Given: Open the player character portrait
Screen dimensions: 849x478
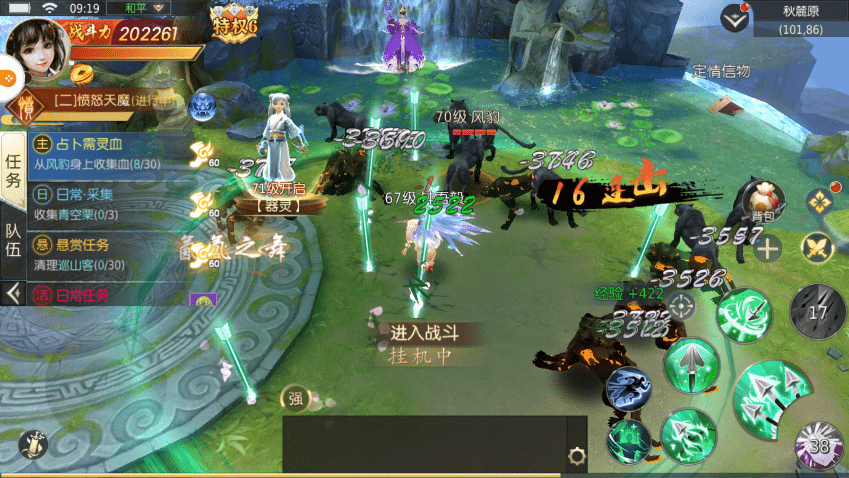Looking at the screenshot, I should (37, 50).
